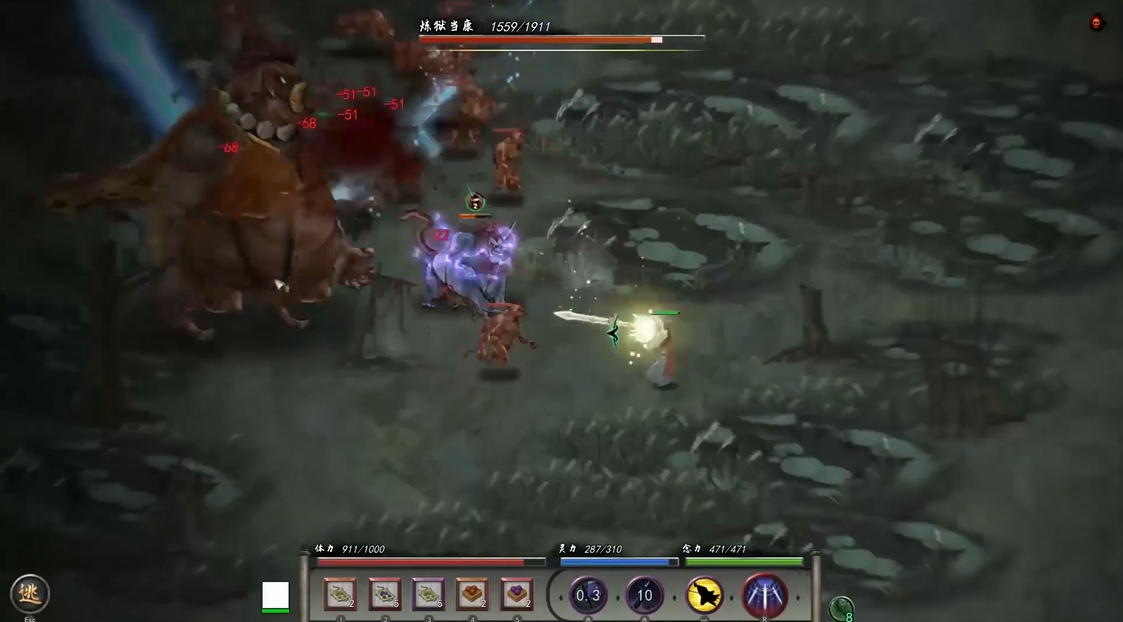Click the 逃 escape button
Screen dimensions: 1123x622
(x=30, y=594)
